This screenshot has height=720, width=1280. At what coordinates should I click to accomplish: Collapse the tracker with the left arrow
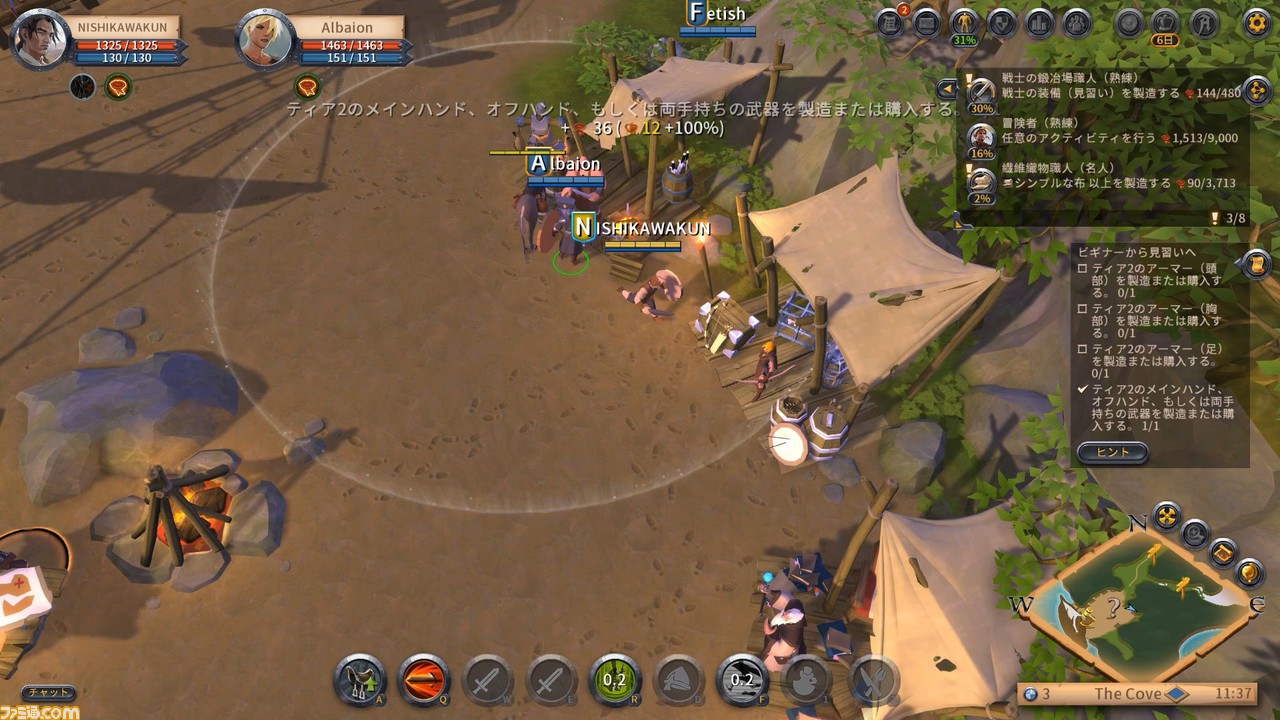pos(947,88)
